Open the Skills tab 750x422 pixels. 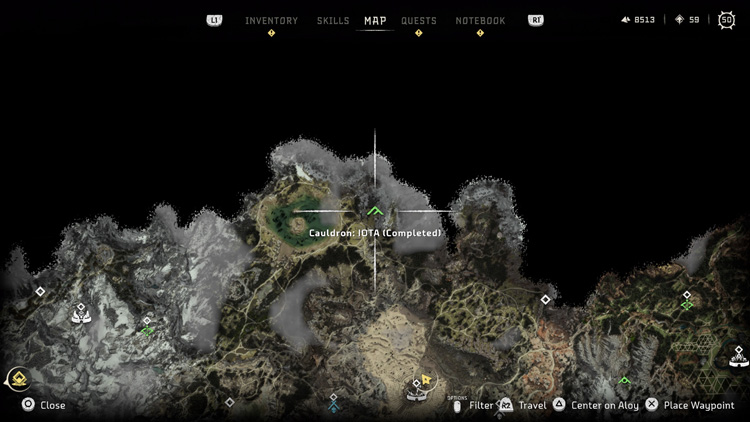click(333, 21)
